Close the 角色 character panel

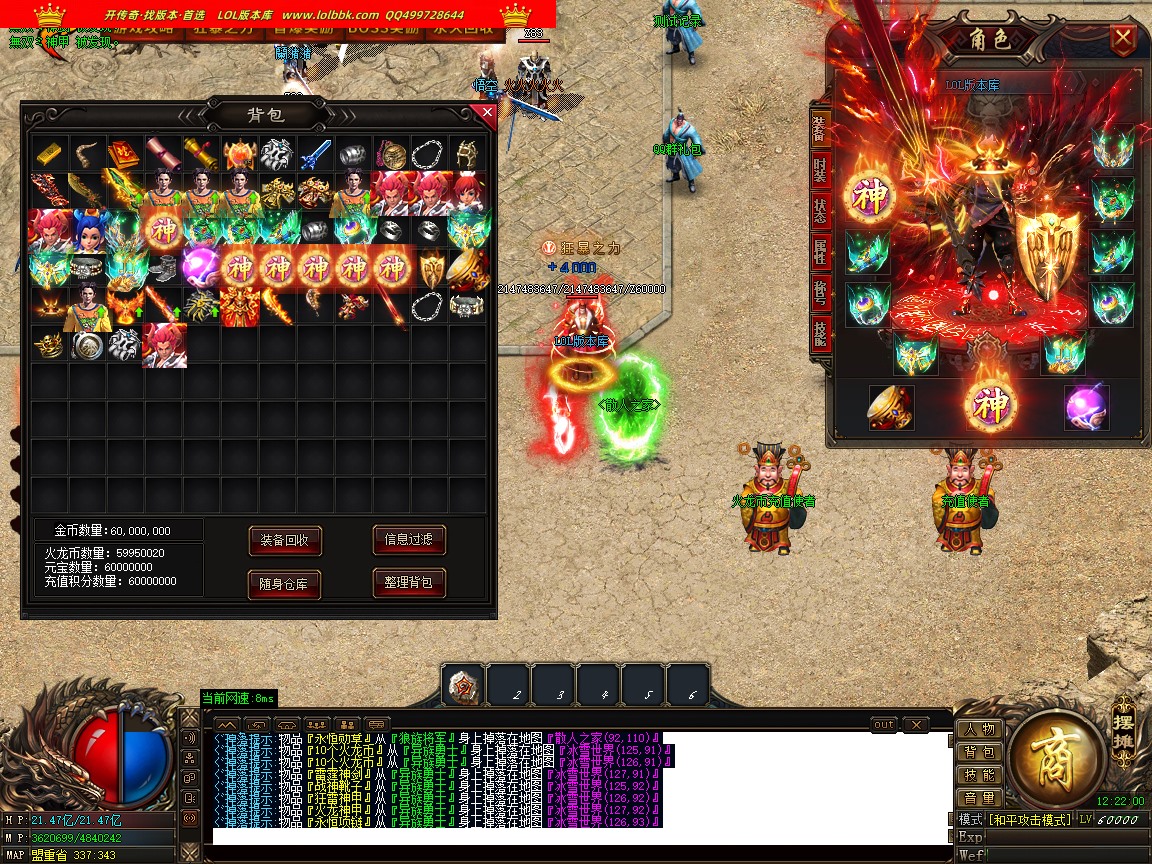(1124, 40)
